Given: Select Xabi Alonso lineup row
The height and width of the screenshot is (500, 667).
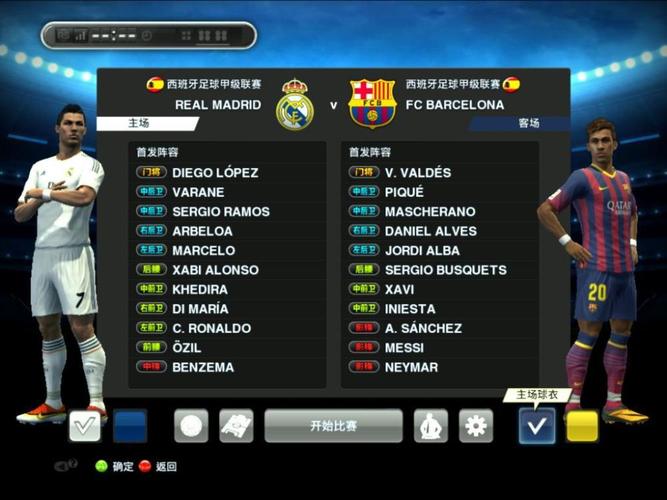Looking at the screenshot, I should [x=215, y=270].
